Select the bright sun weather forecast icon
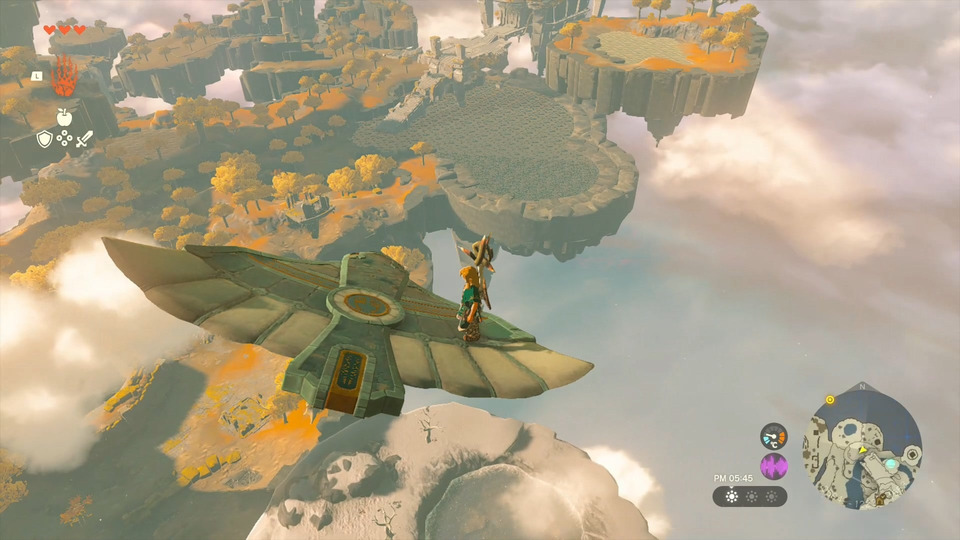The image size is (960, 540). pos(731,497)
